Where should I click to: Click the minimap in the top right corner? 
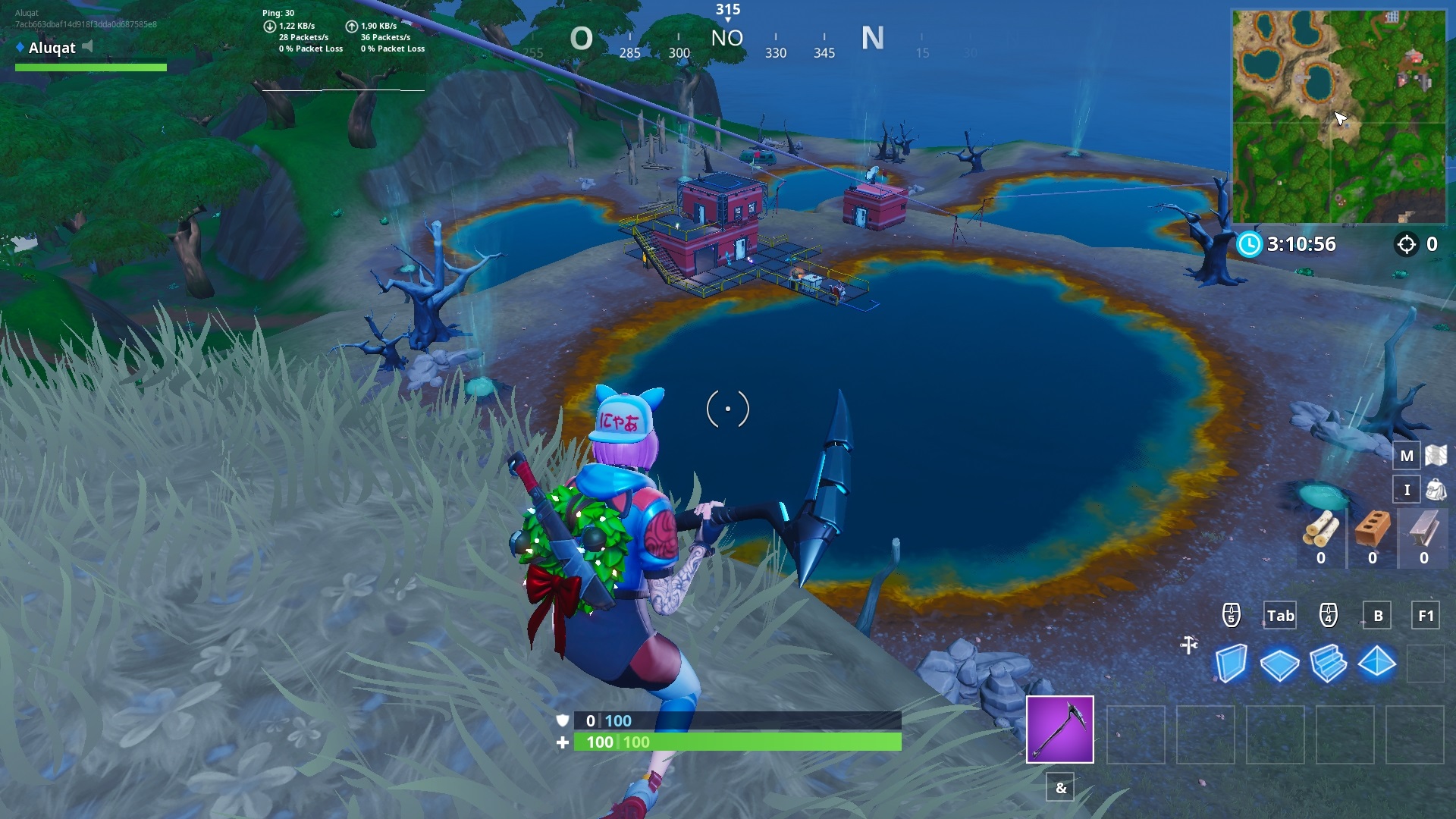pyautogui.click(x=1337, y=114)
